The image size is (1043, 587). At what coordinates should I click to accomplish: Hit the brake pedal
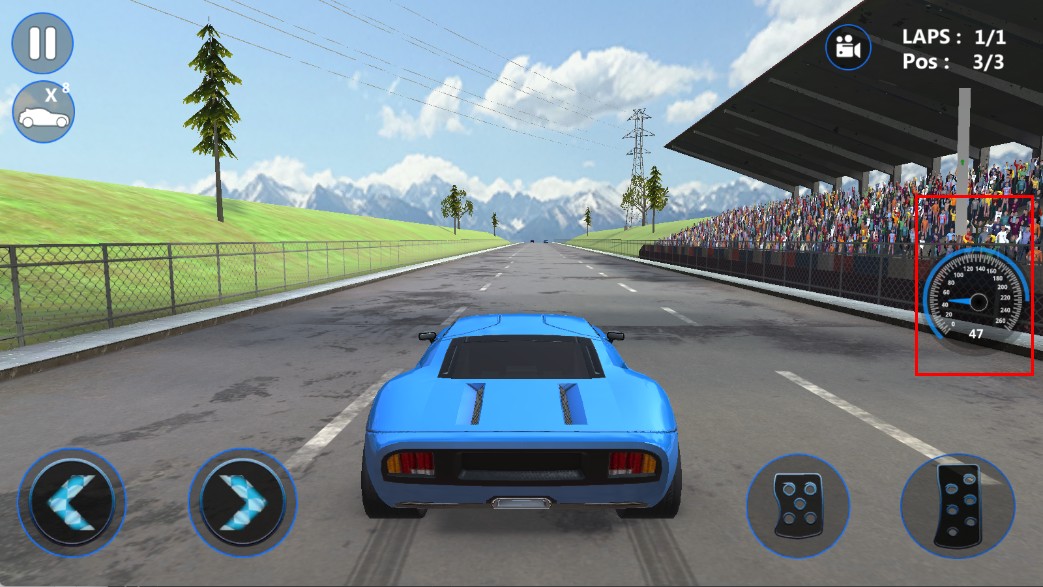tap(798, 506)
